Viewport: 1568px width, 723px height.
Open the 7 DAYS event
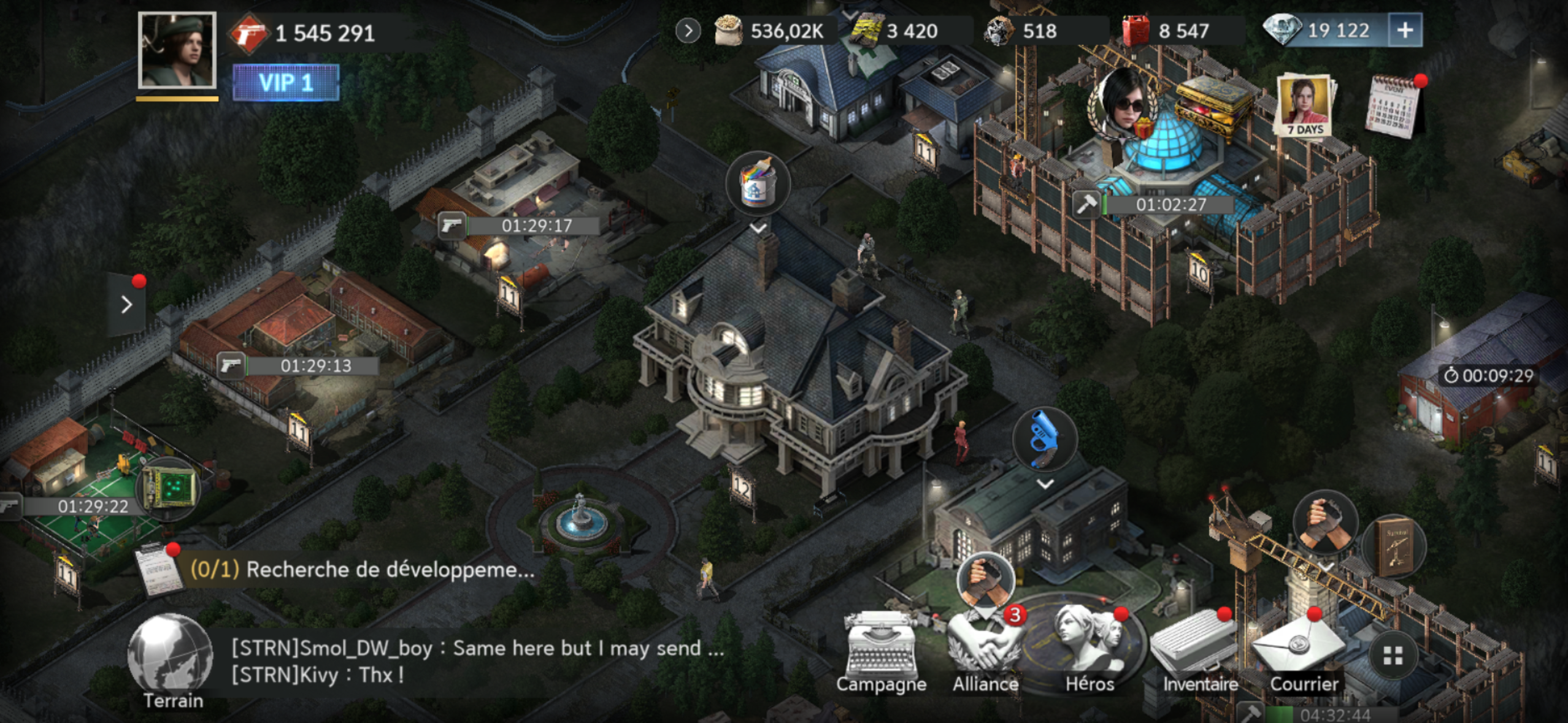(1305, 105)
